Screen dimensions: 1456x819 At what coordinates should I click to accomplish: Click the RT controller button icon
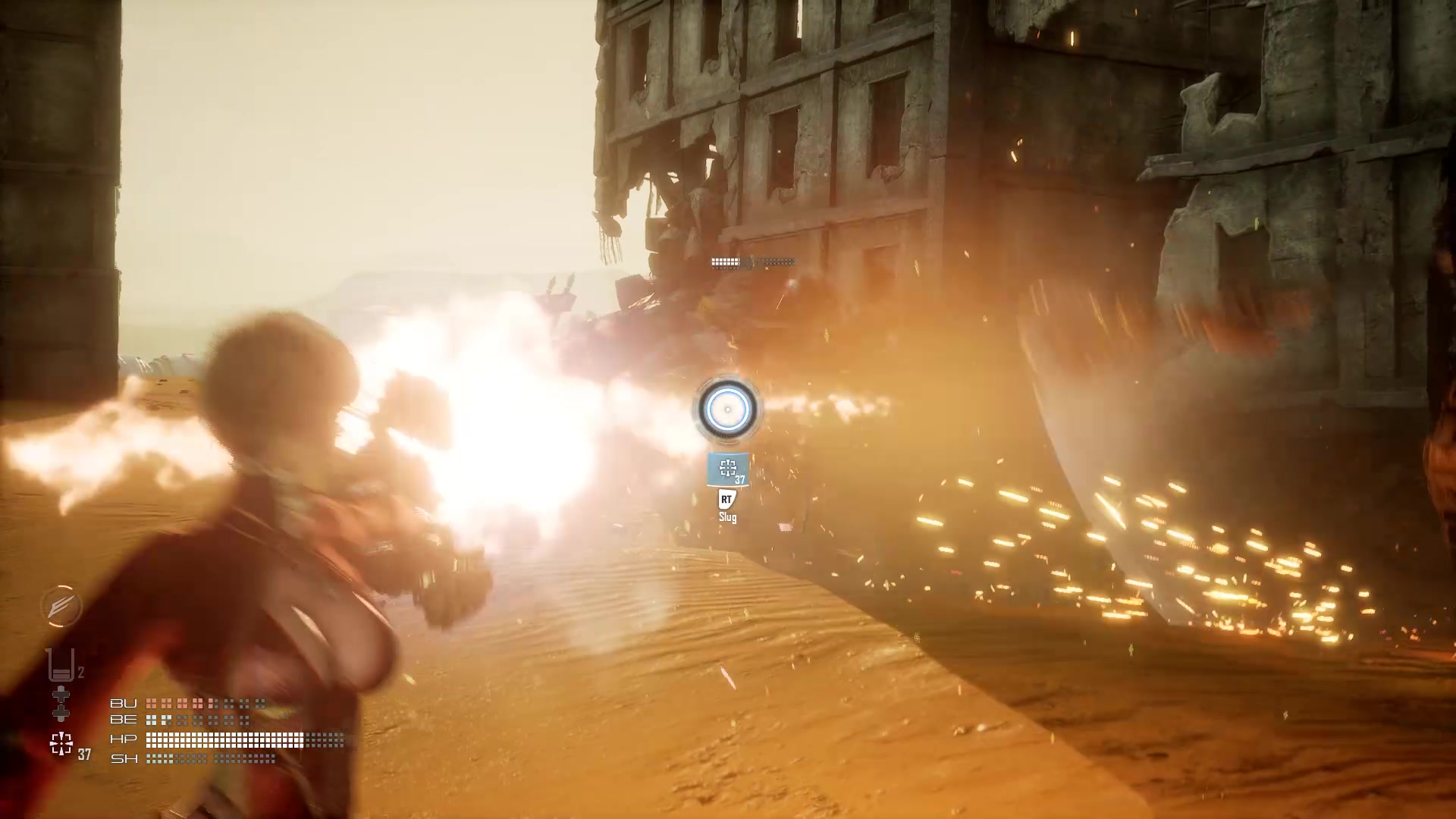point(727,499)
